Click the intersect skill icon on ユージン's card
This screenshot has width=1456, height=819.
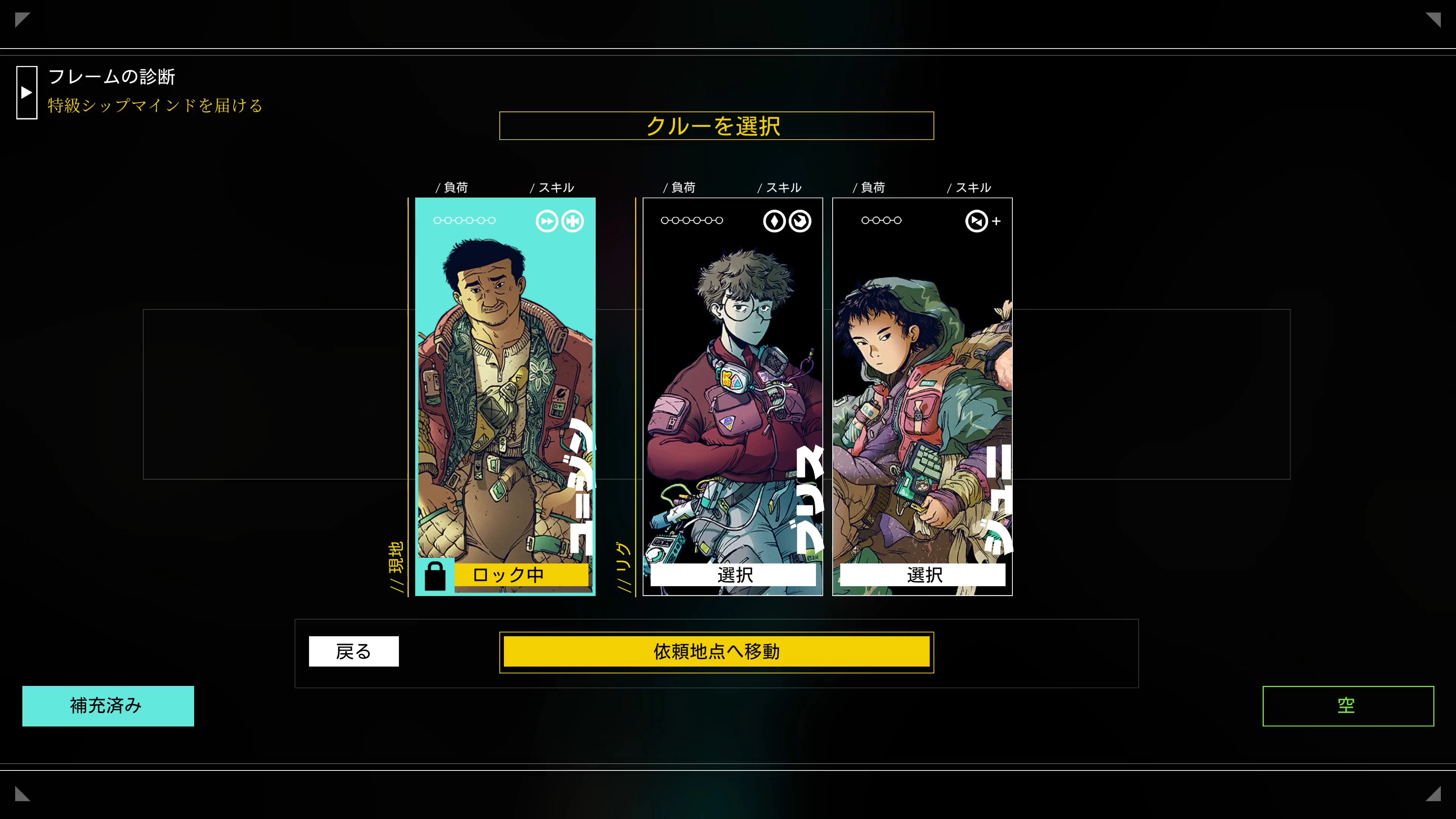point(573,221)
